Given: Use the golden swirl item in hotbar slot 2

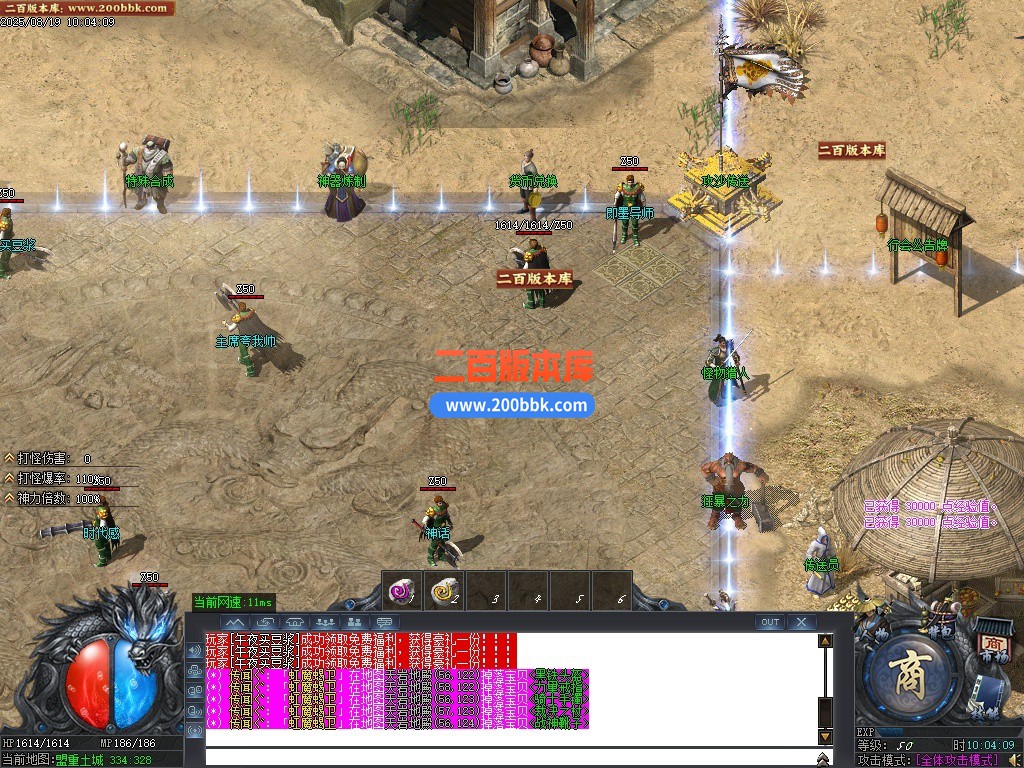Looking at the screenshot, I should [x=444, y=591].
